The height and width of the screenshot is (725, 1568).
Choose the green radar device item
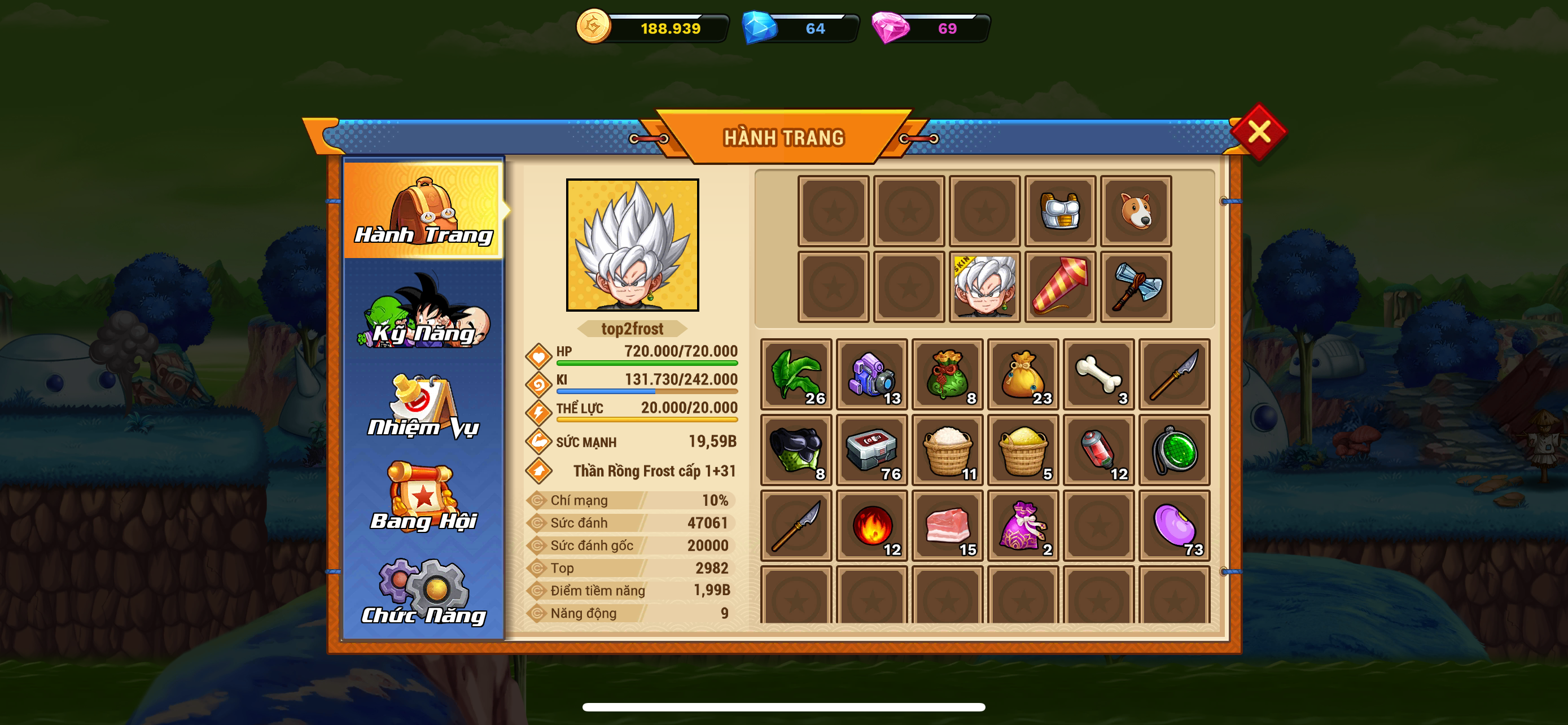point(1174,450)
